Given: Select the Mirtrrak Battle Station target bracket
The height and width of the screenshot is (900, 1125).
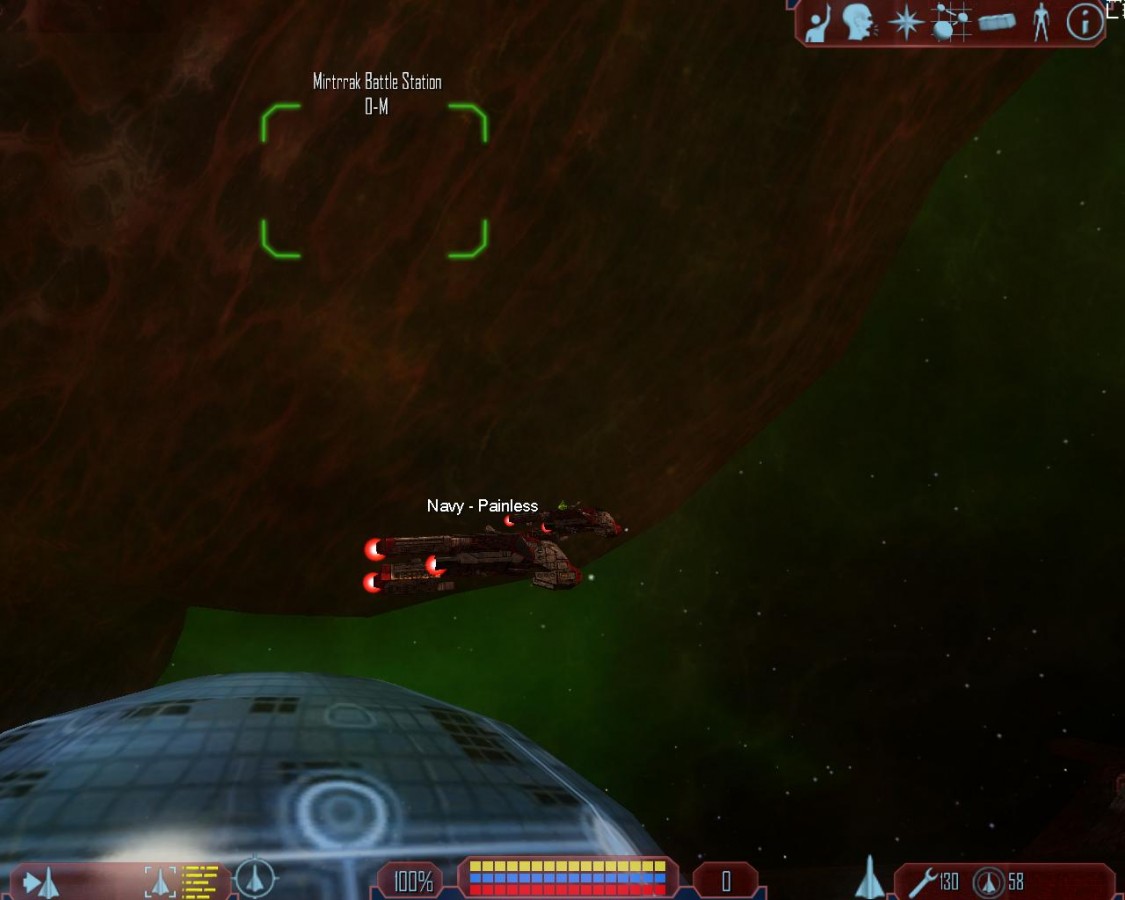Looking at the screenshot, I should 374,181.
